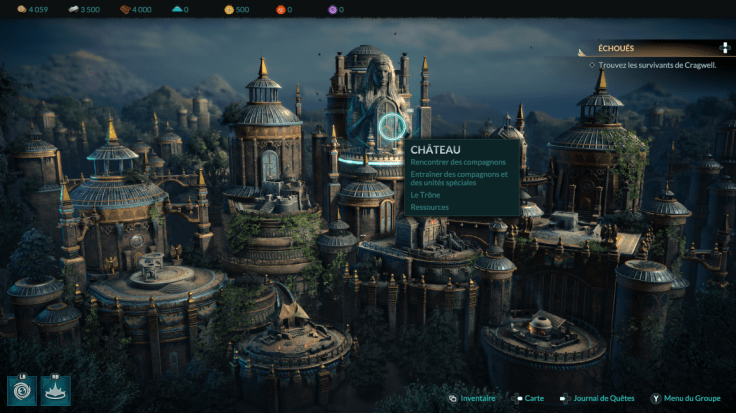The height and width of the screenshot is (413, 736).
Task: Activate the crown icon button
Action: [55, 389]
